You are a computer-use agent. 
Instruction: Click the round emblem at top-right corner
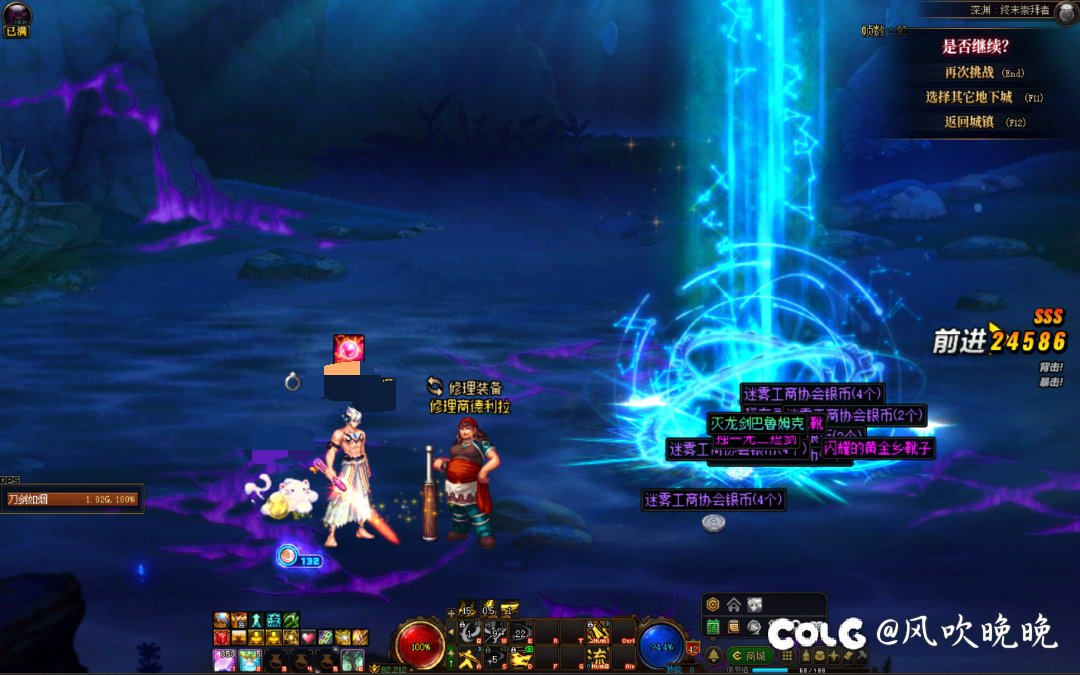click(1063, 11)
